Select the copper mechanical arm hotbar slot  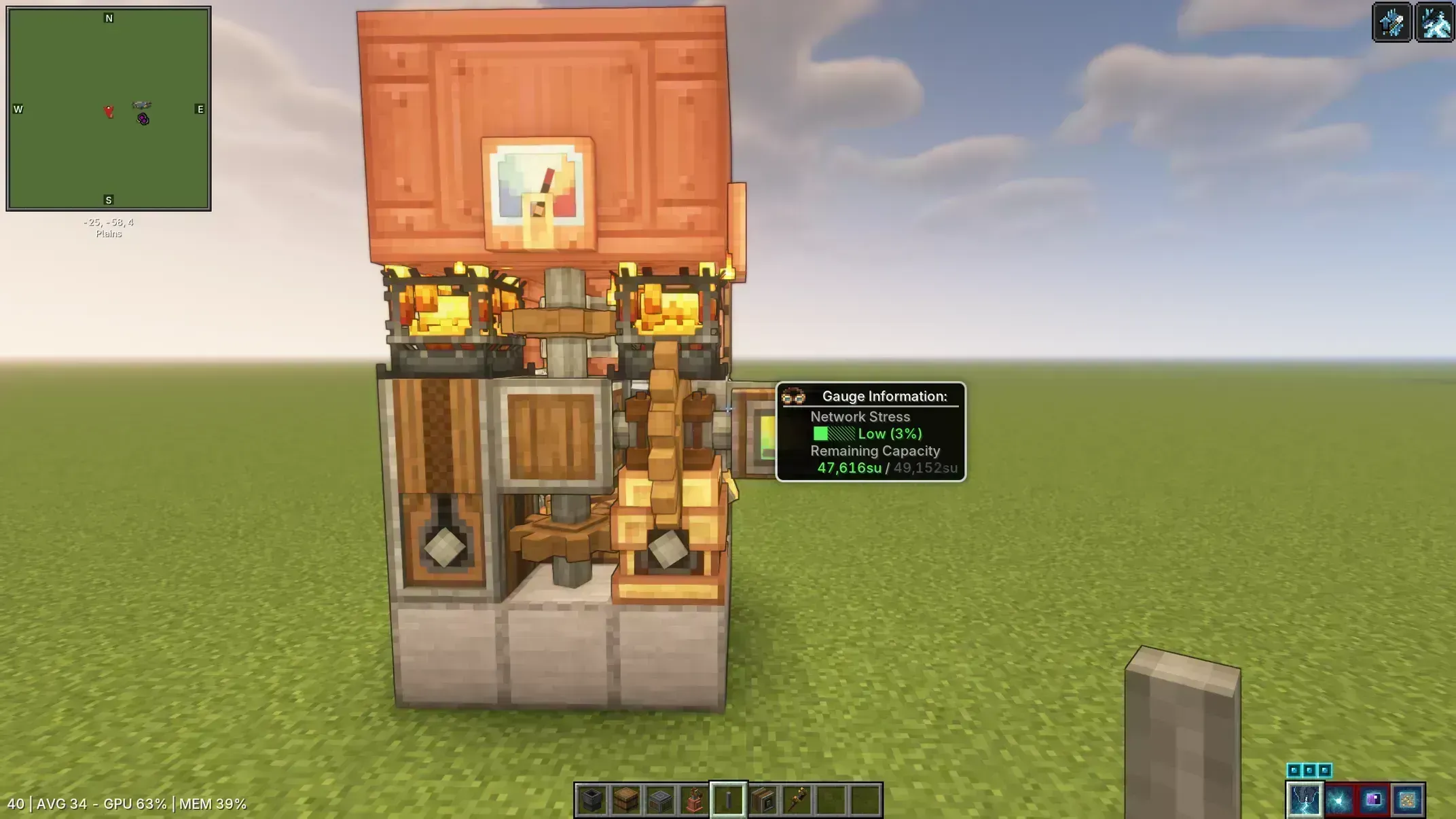coord(694,800)
